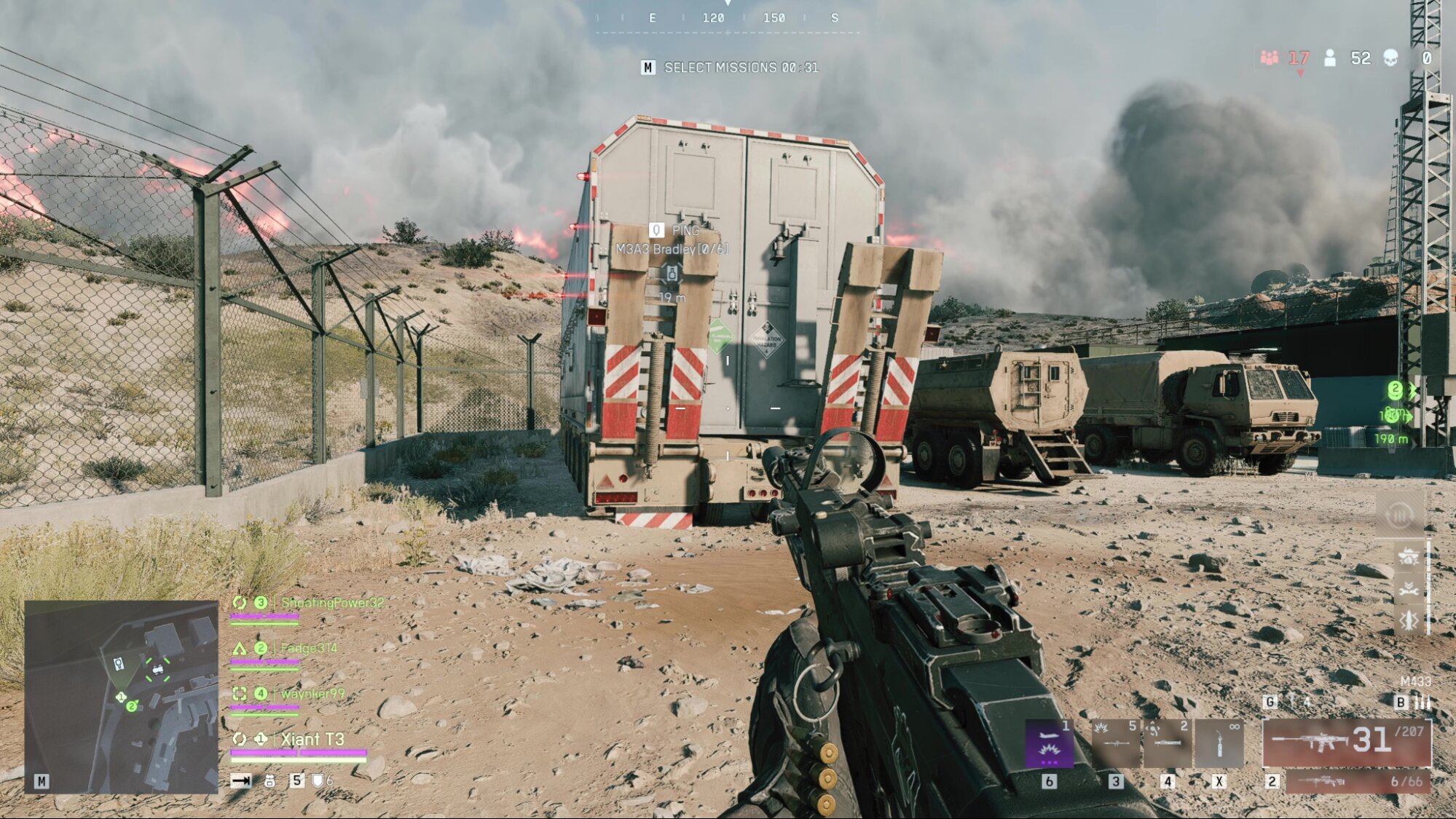Select the rocket launcher gadget in slot 3

tap(1117, 744)
